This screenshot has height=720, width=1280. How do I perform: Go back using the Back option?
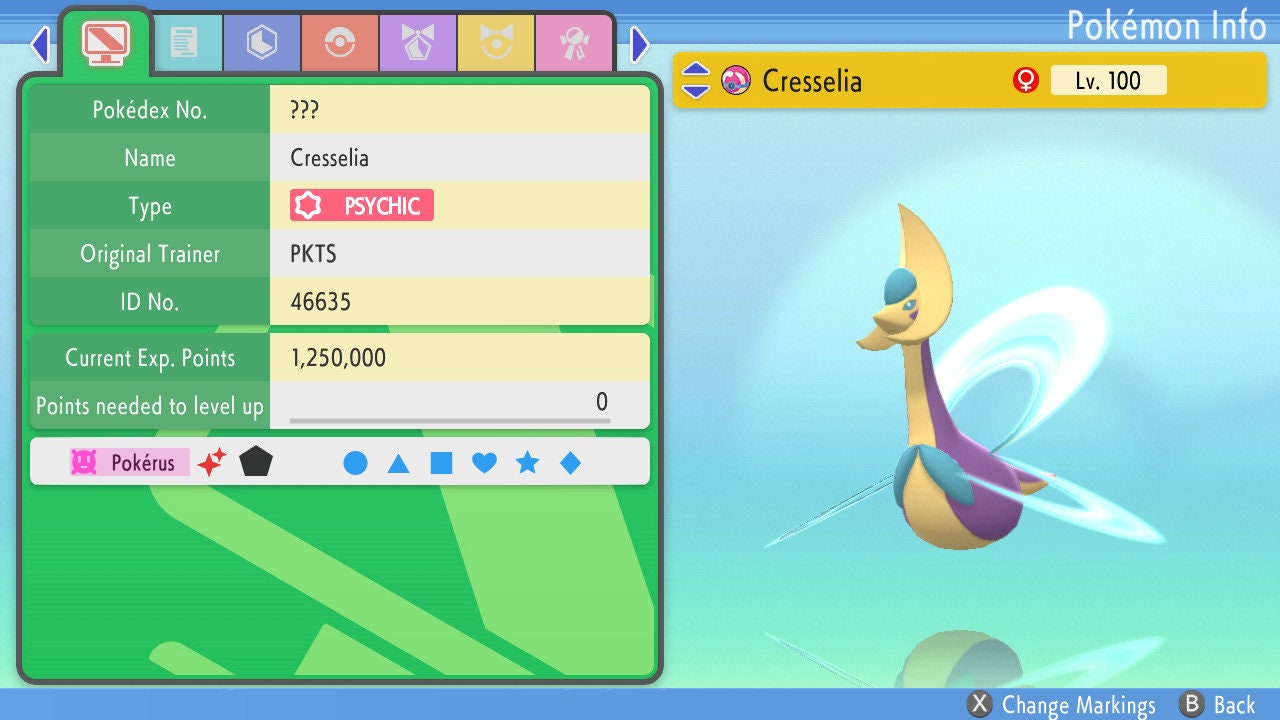coord(1218,705)
